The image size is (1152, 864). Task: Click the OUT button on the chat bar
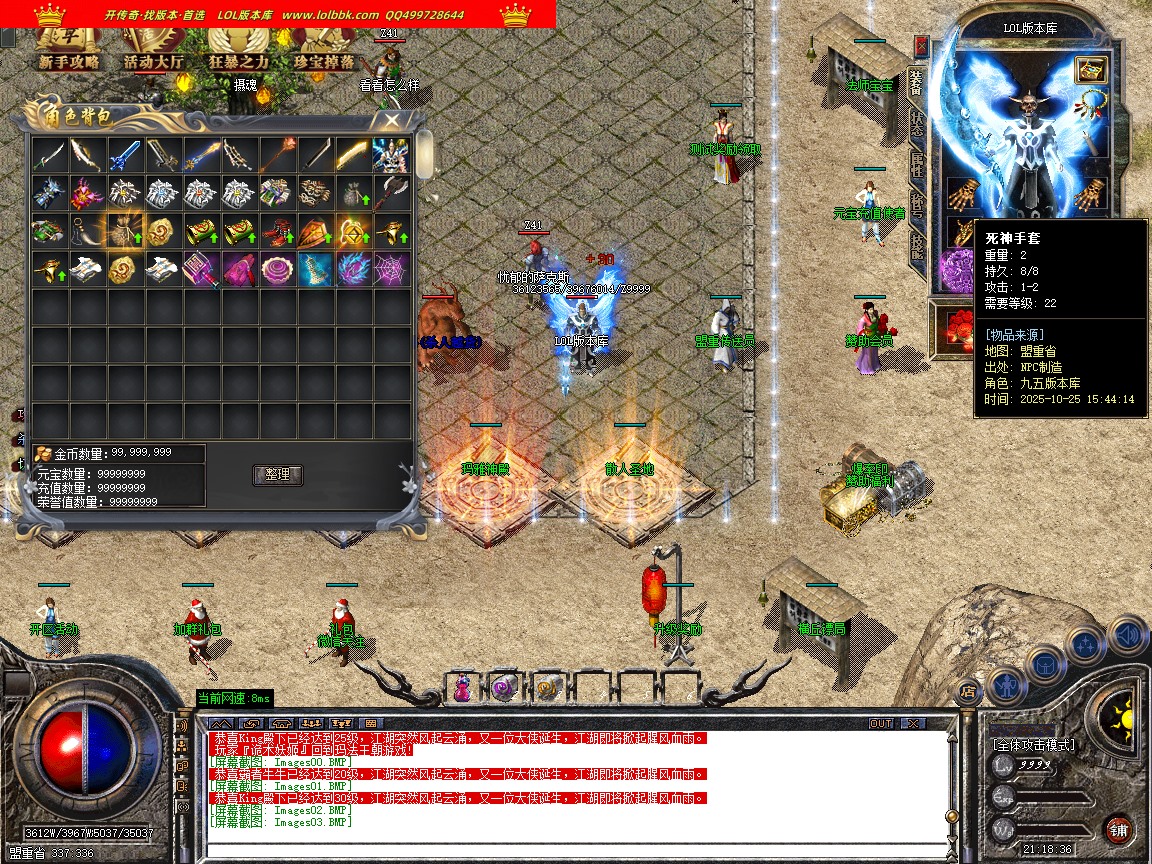pos(881,723)
